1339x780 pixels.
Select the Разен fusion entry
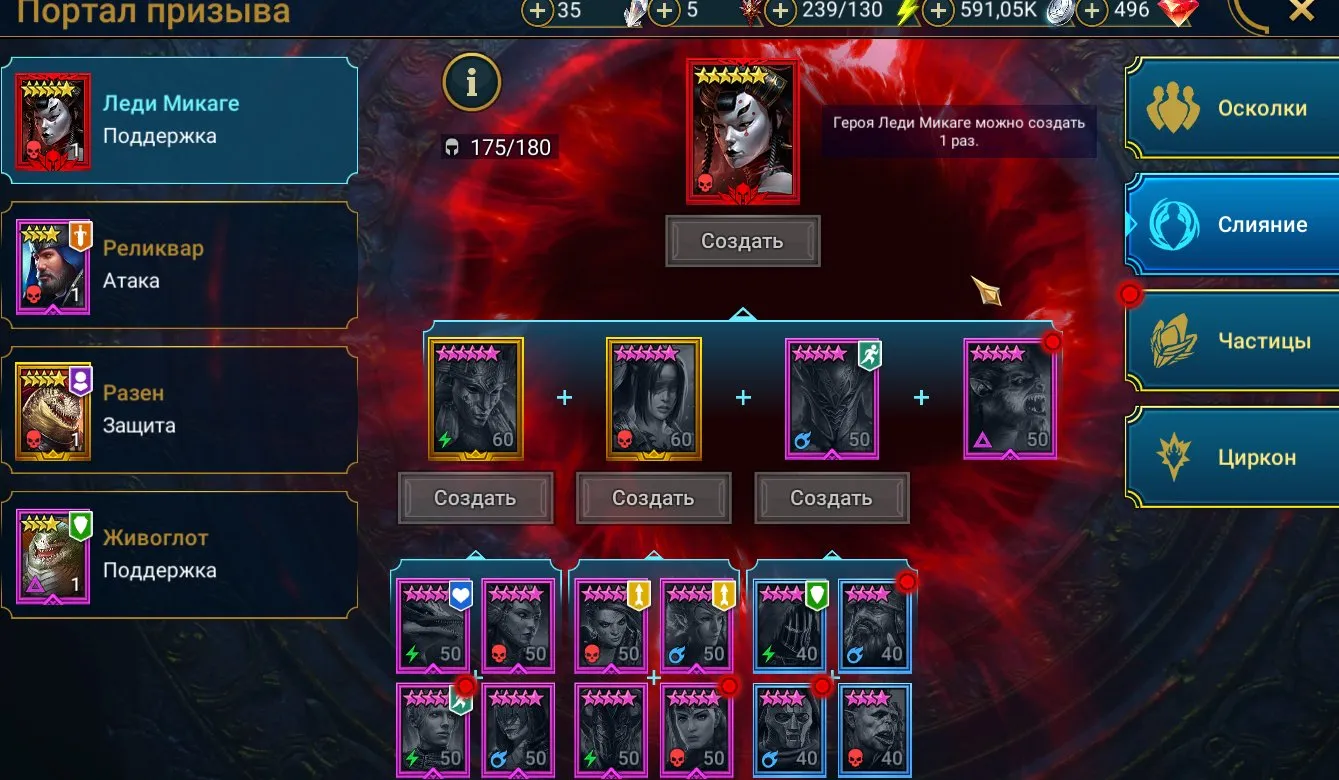[x=180, y=409]
